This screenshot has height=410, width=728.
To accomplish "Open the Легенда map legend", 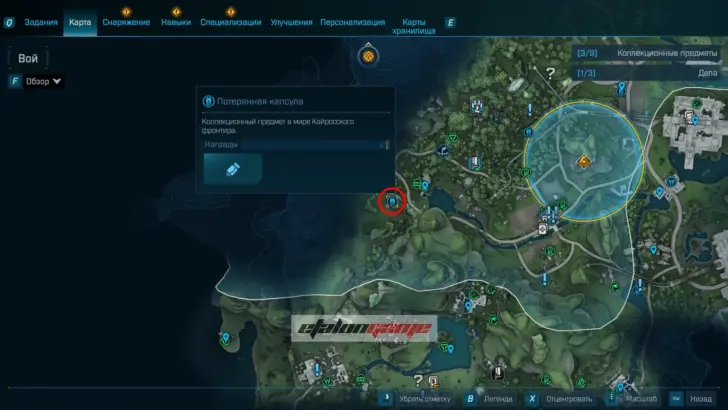I will [x=495, y=398].
